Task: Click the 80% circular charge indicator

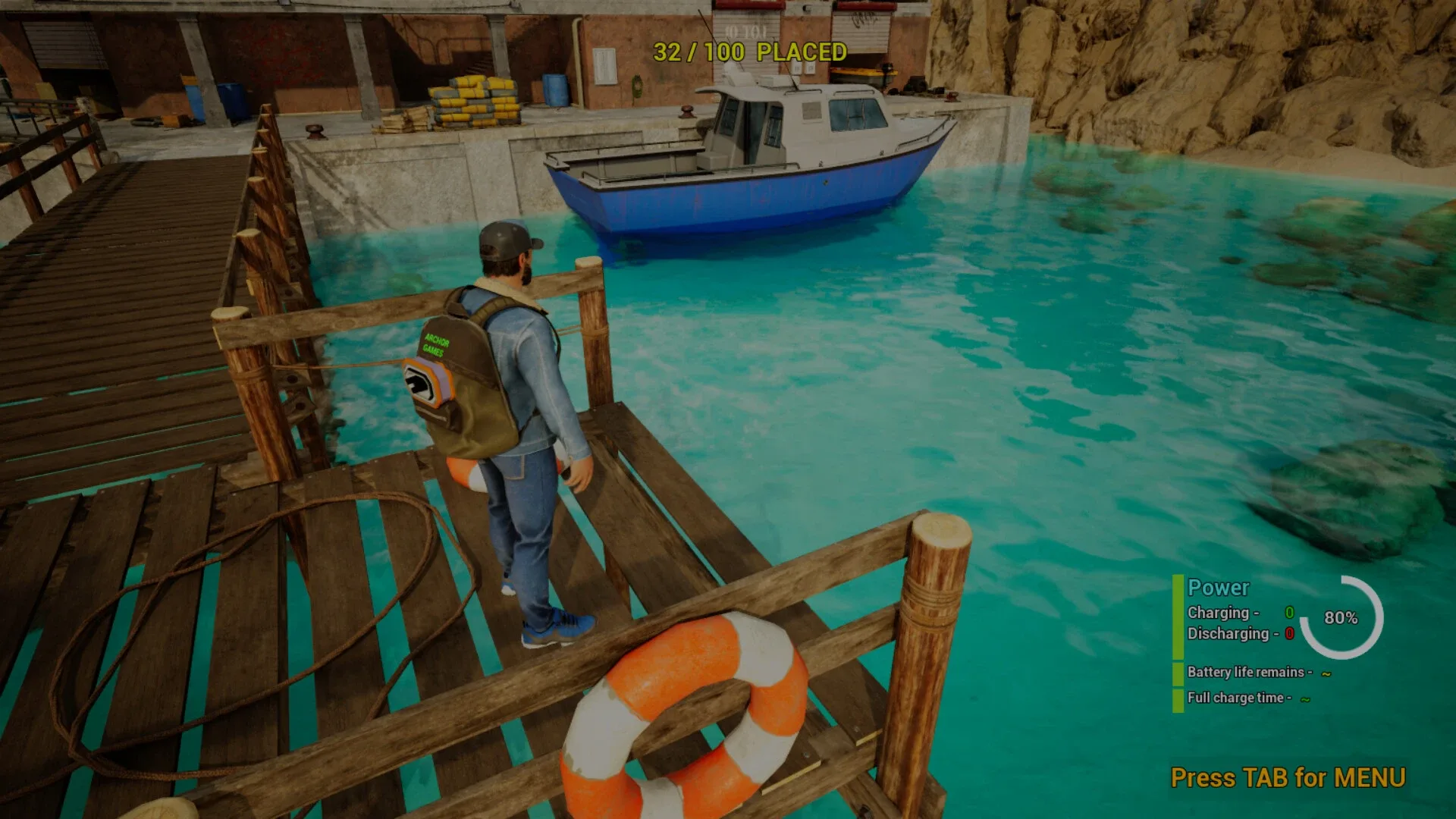Action: click(1340, 619)
